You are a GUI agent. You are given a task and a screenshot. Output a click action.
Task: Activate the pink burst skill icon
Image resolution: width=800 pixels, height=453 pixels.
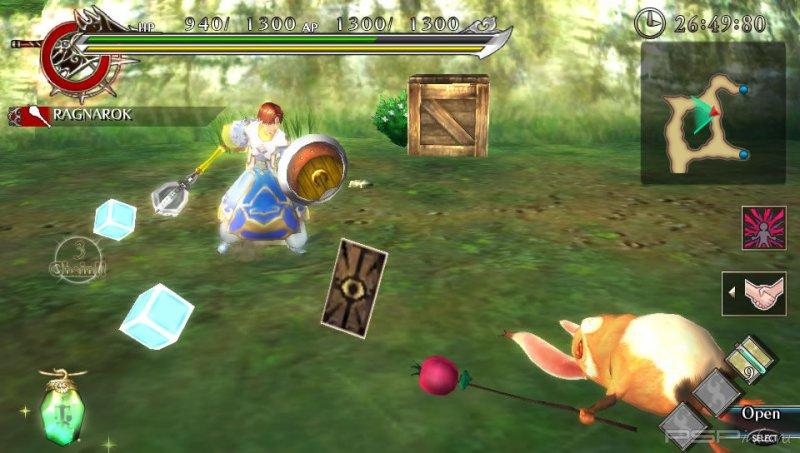pos(763,228)
